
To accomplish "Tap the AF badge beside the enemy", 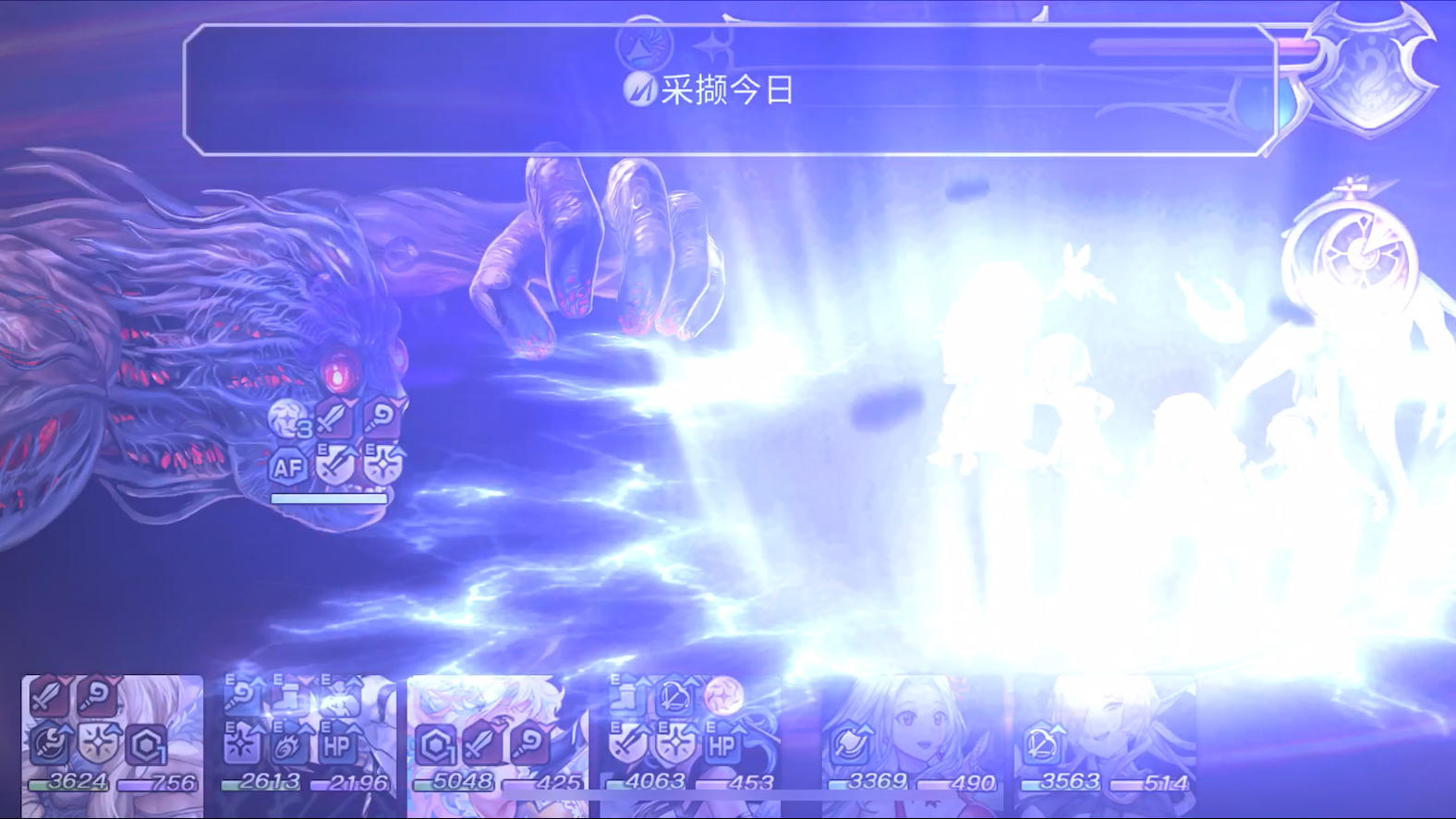I will click(287, 469).
